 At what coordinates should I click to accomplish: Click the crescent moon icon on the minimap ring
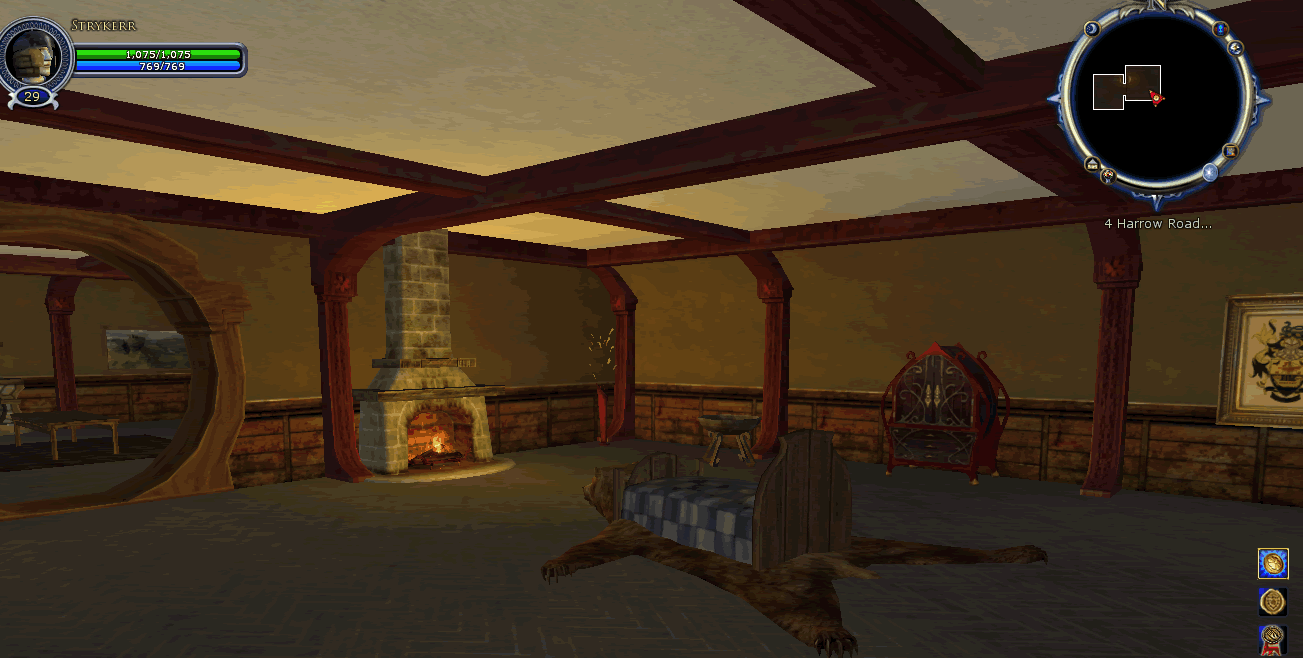pyautogui.click(x=1091, y=30)
